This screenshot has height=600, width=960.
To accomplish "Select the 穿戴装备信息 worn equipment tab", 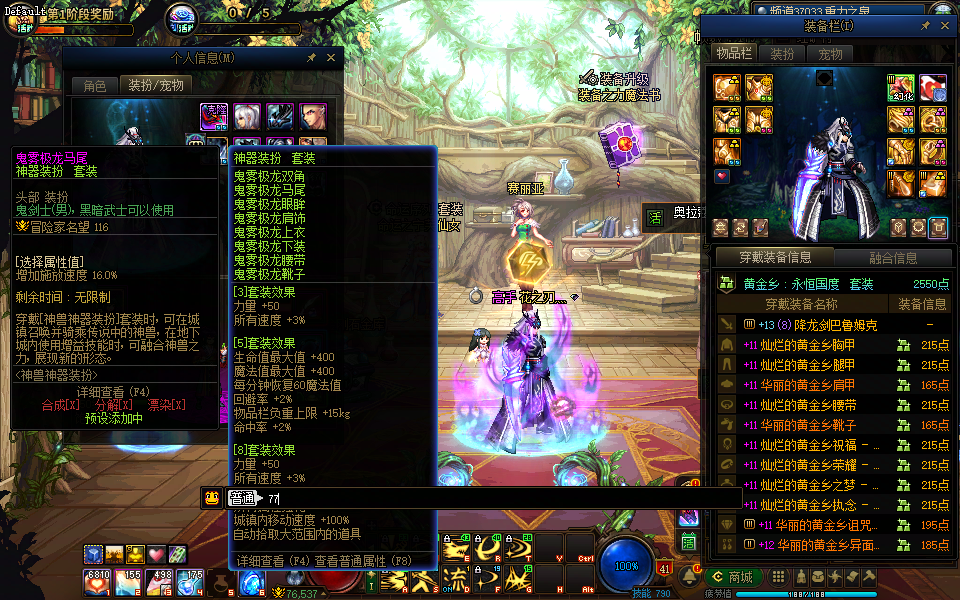I will 775,257.
